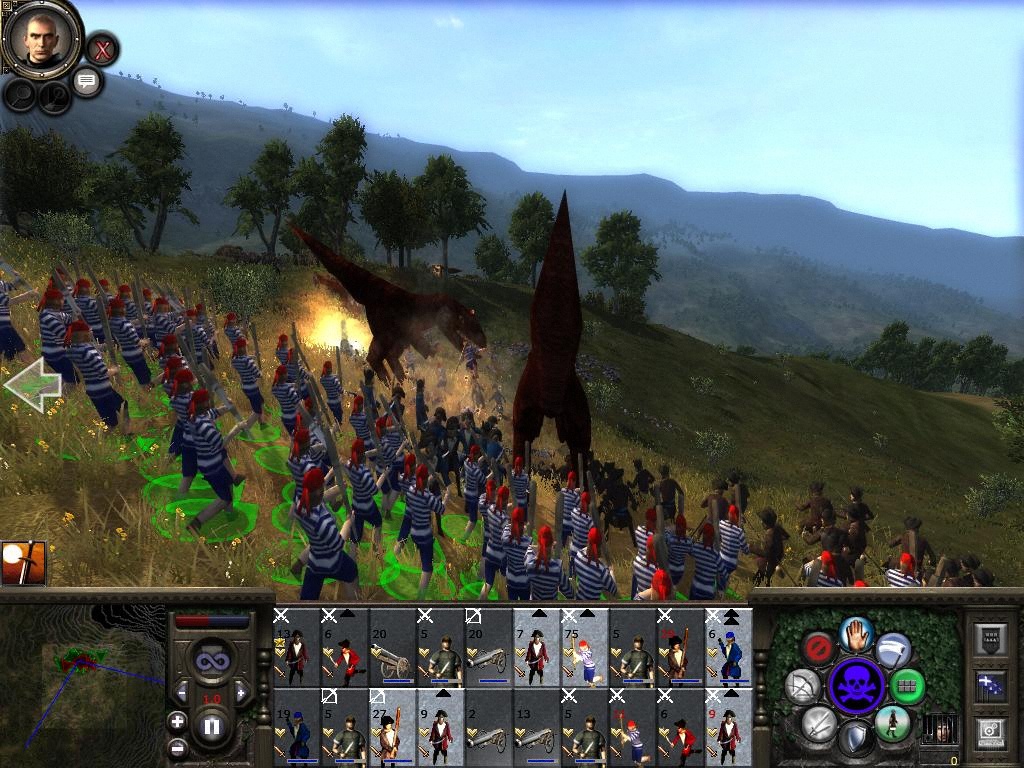Select the unit card with 27 musketeers
The image size is (1024, 768).
392,727
